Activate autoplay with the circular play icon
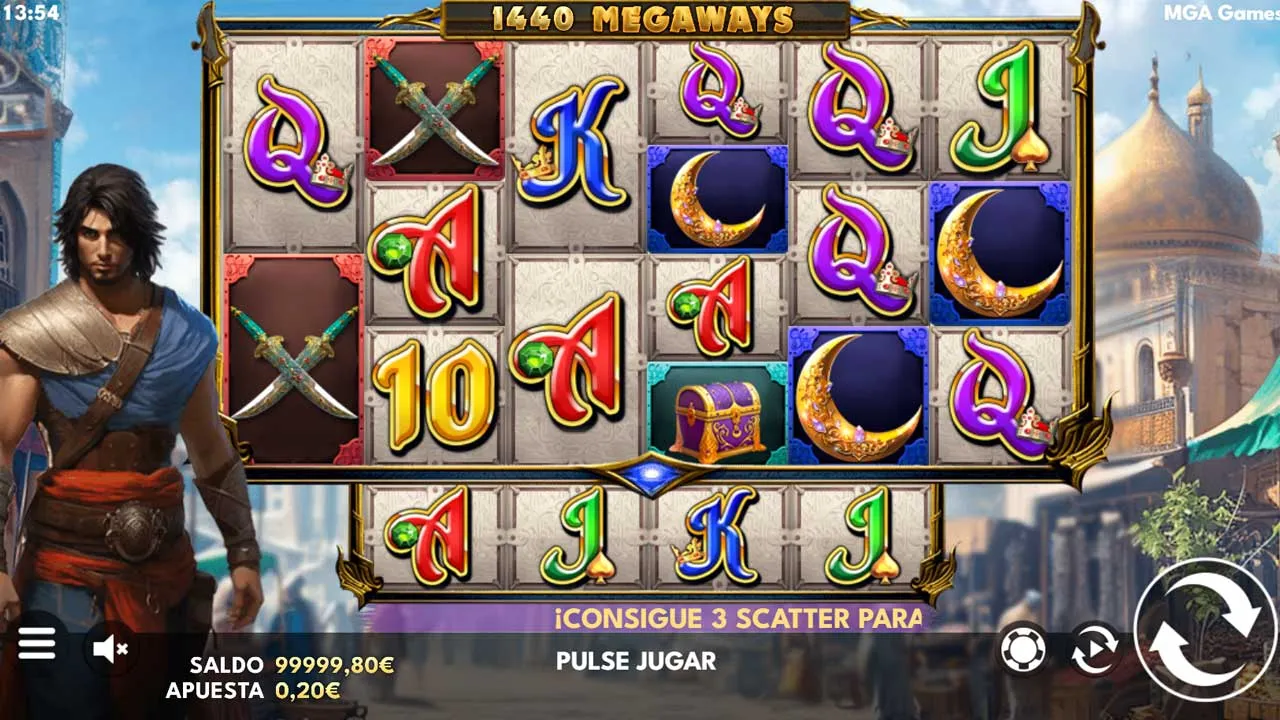The image size is (1280, 720). 1094,650
